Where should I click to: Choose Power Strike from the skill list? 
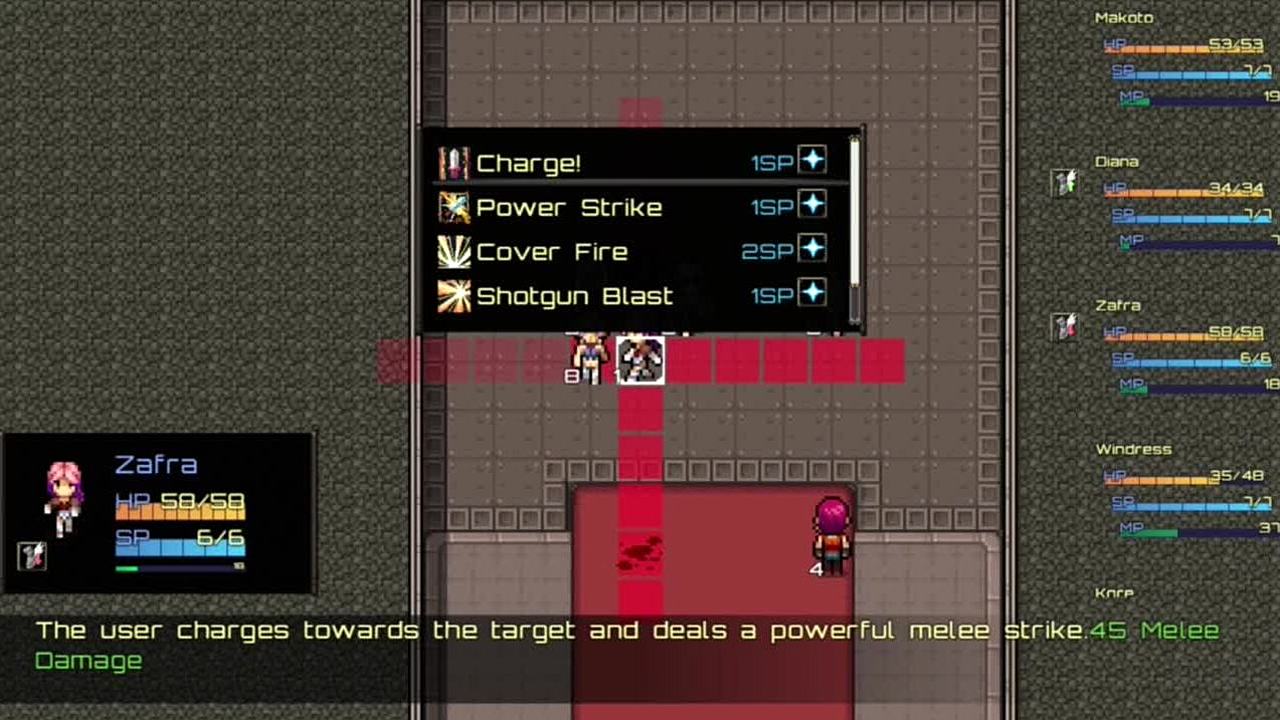568,208
